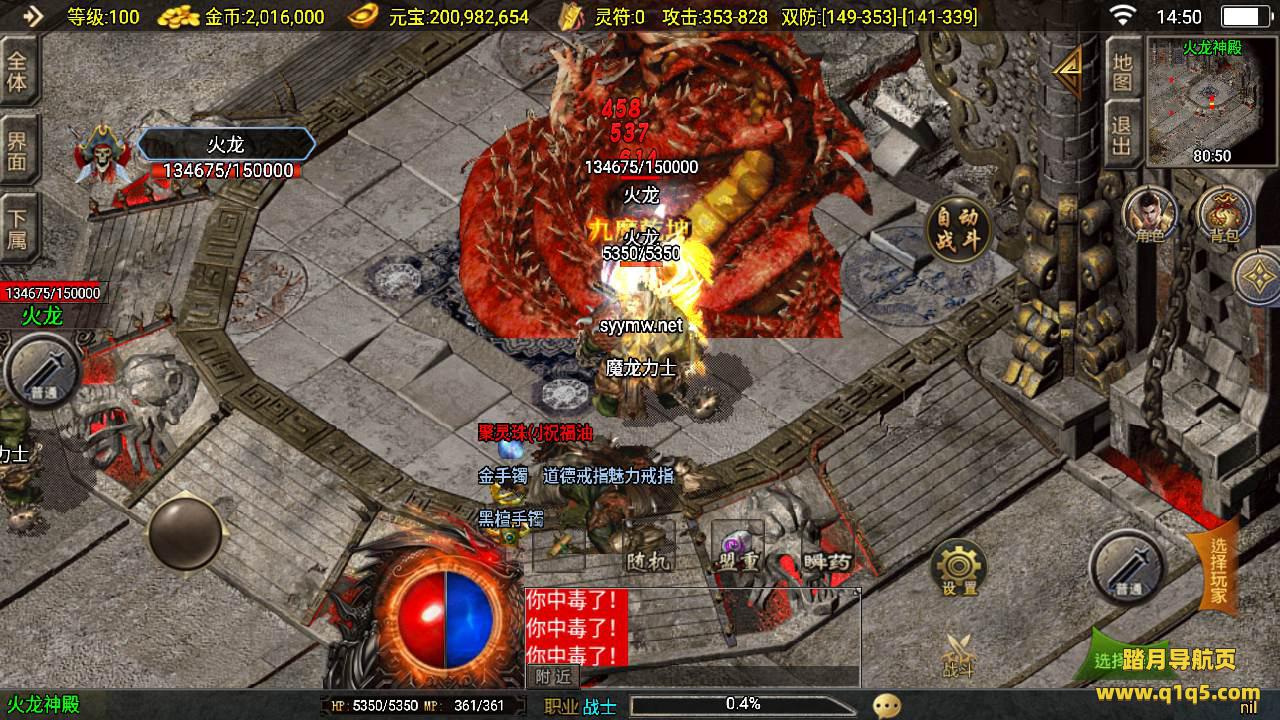Open the 背包 bag icon
This screenshot has width=1280, height=720.
pos(1222,216)
